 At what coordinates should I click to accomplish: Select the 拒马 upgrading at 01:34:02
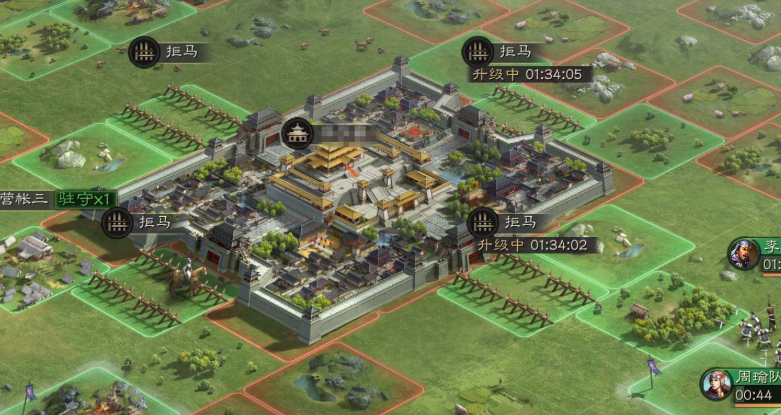point(483,222)
